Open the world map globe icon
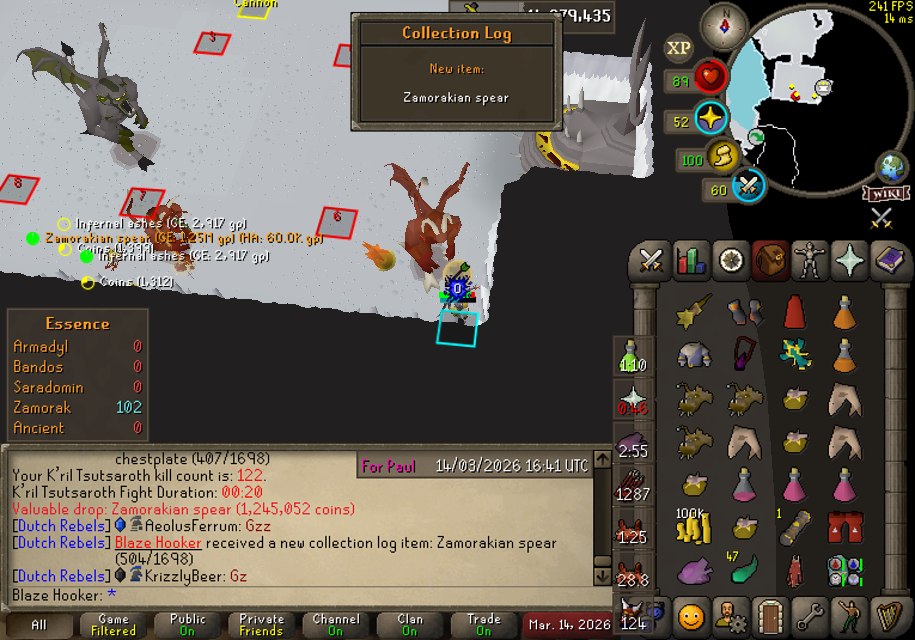 pyautogui.click(x=892, y=167)
